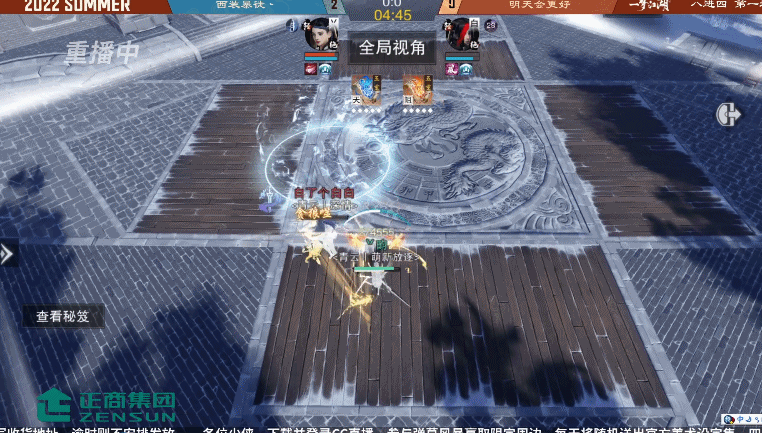Inspect the orange 阳 treasure skill card

coord(417,91)
